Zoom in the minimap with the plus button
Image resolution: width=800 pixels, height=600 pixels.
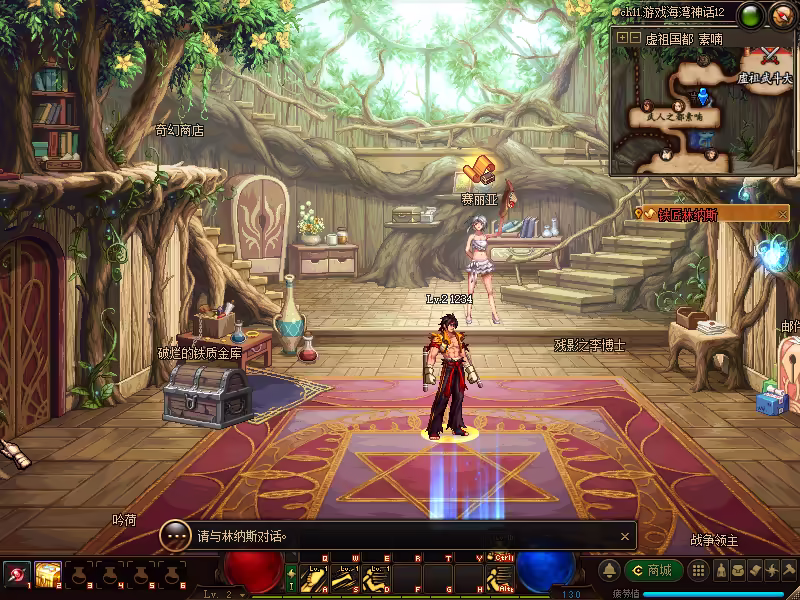click(x=622, y=38)
